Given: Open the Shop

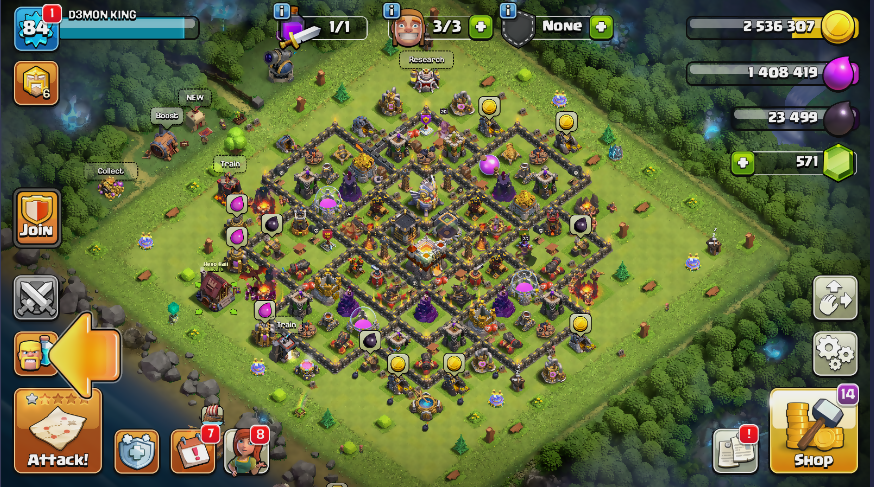Looking at the screenshot, I should [x=813, y=432].
